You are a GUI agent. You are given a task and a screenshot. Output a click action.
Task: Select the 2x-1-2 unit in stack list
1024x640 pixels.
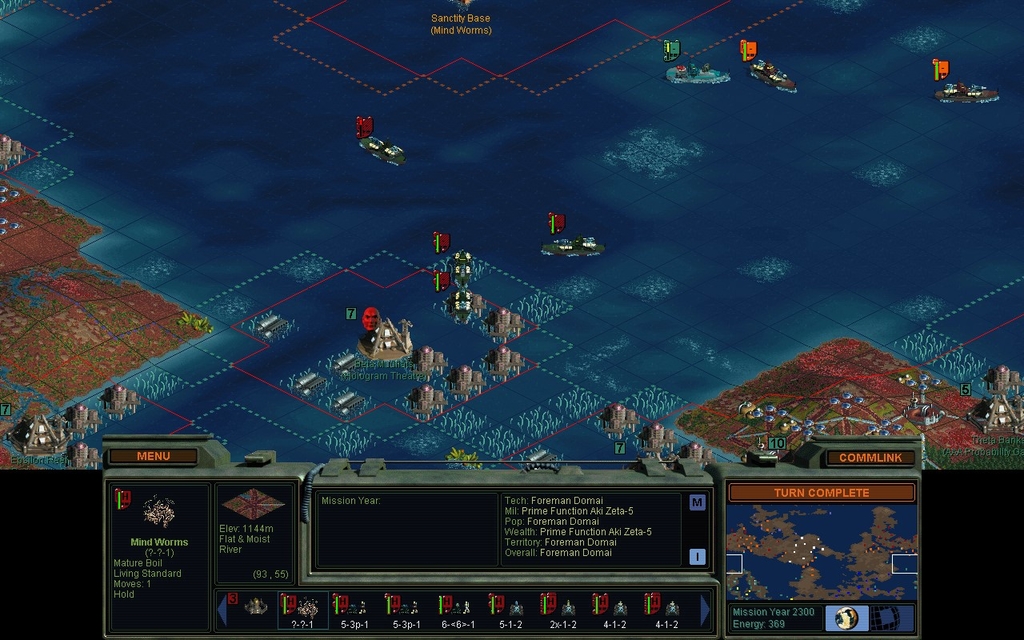(563, 609)
